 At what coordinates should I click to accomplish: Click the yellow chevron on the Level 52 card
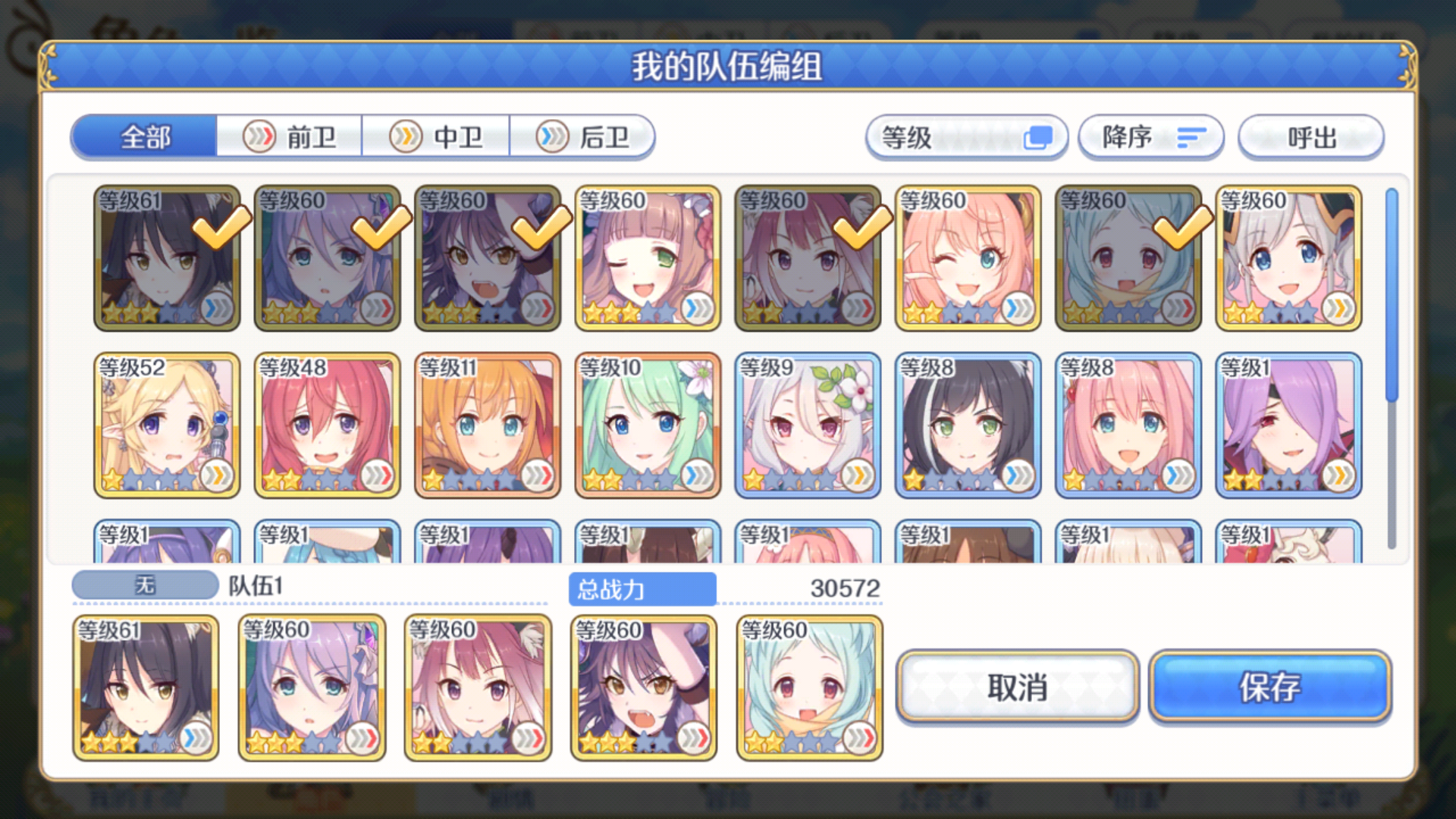pyautogui.click(x=218, y=476)
